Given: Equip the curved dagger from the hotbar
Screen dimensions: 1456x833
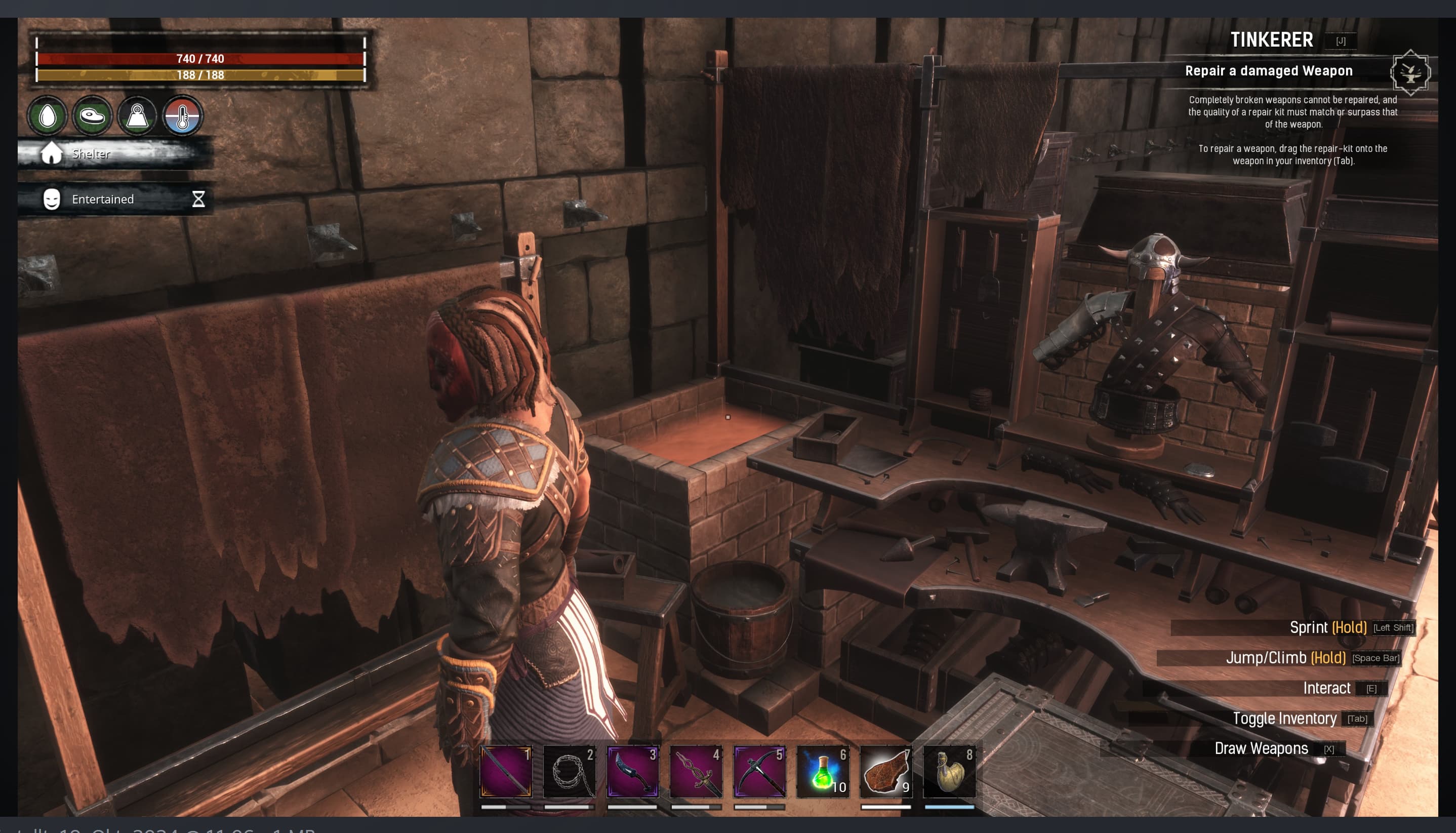Looking at the screenshot, I should pyautogui.click(x=632, y=771).
